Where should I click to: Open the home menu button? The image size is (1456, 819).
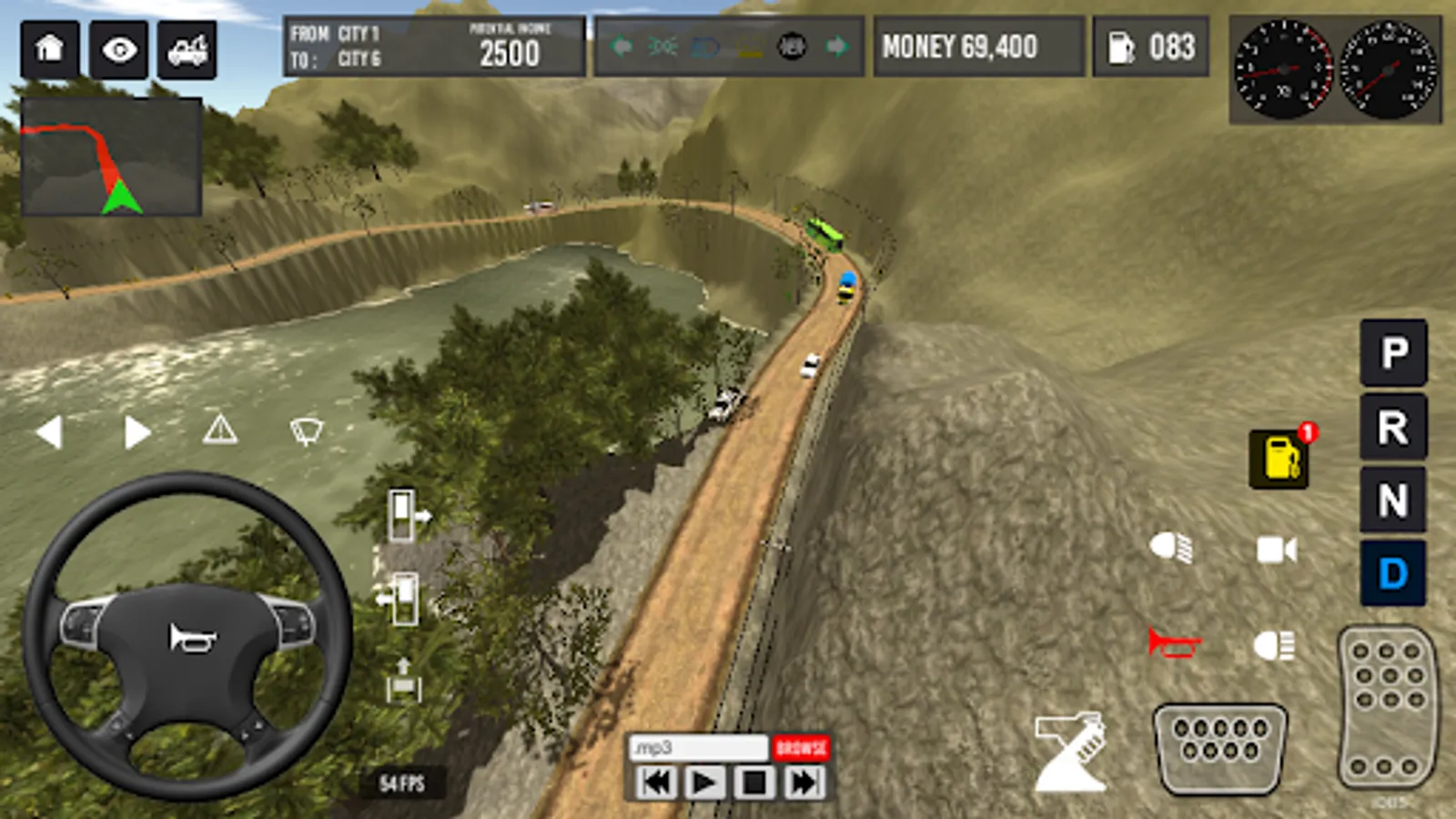click(49, 49)
